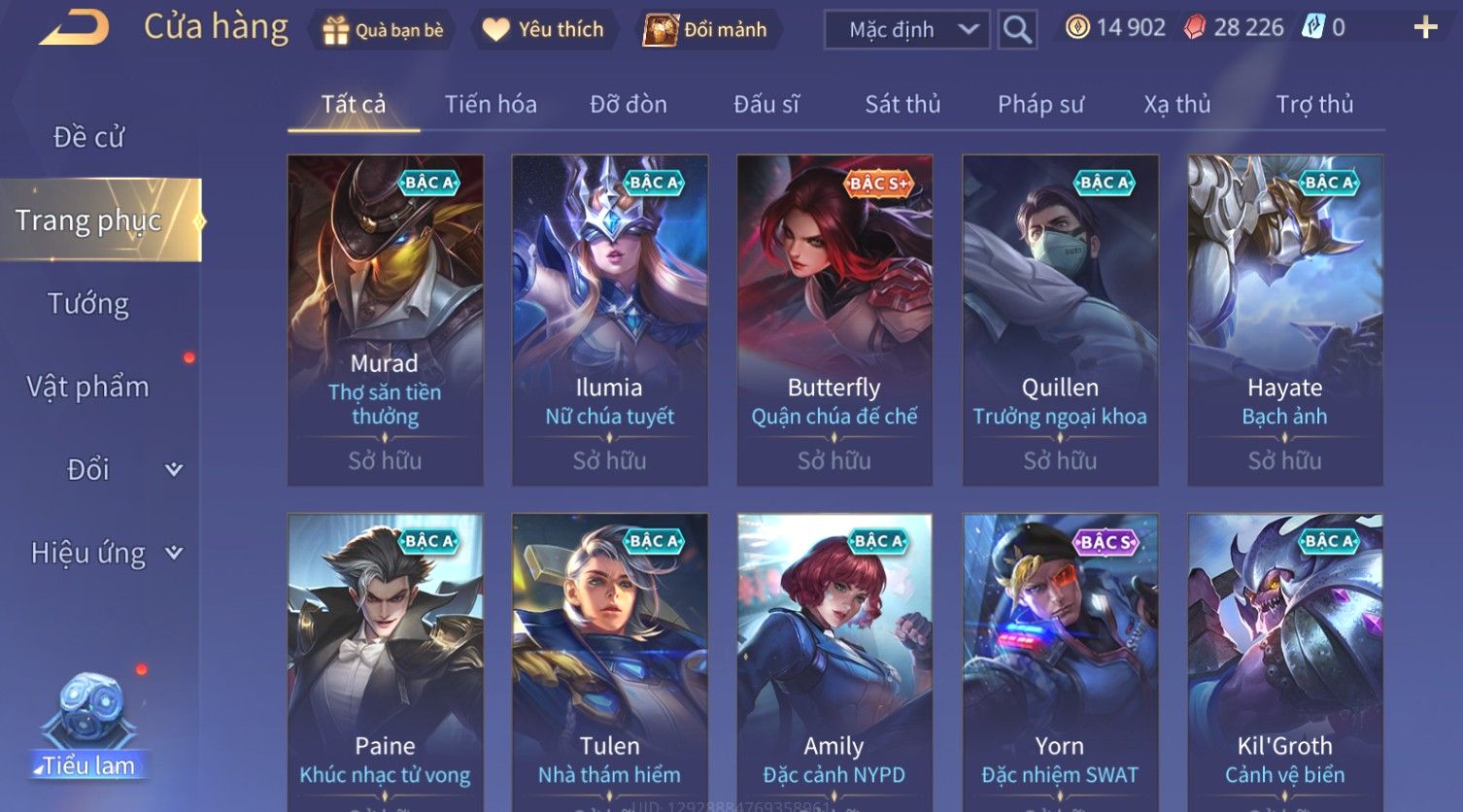Screen dimensions: 1463x812
Task: Expand the Mặc định sort dropdown
Action: (905, 30)
